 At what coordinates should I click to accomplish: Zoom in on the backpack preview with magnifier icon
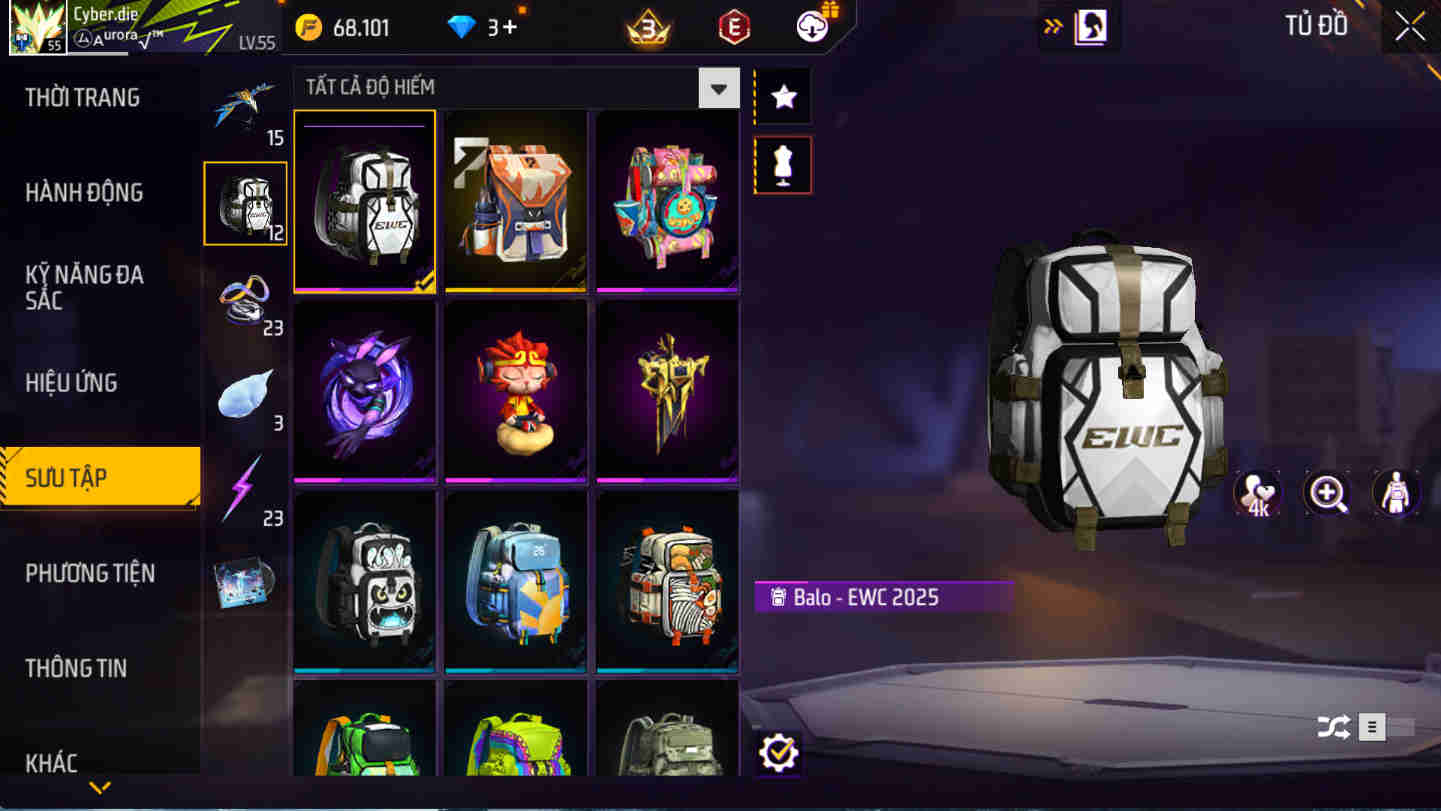click(x=1327, y=493)
